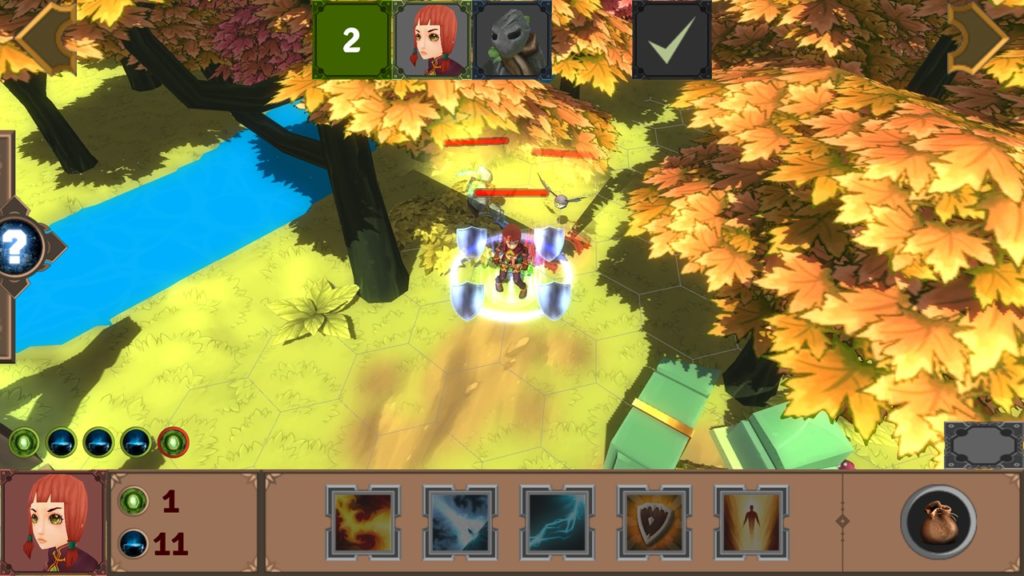The image size is (1024, 576).
Task: Select the red-haired girl turn portrait
Action: point(432,40)
